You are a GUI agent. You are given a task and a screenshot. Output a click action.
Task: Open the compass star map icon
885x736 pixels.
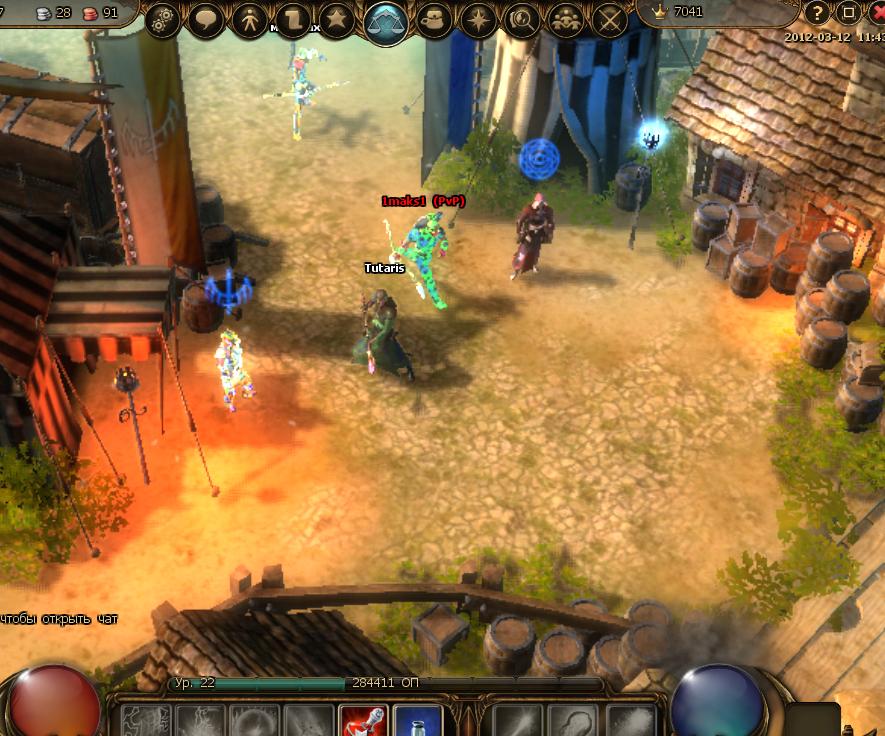click(x=477, y=20)
